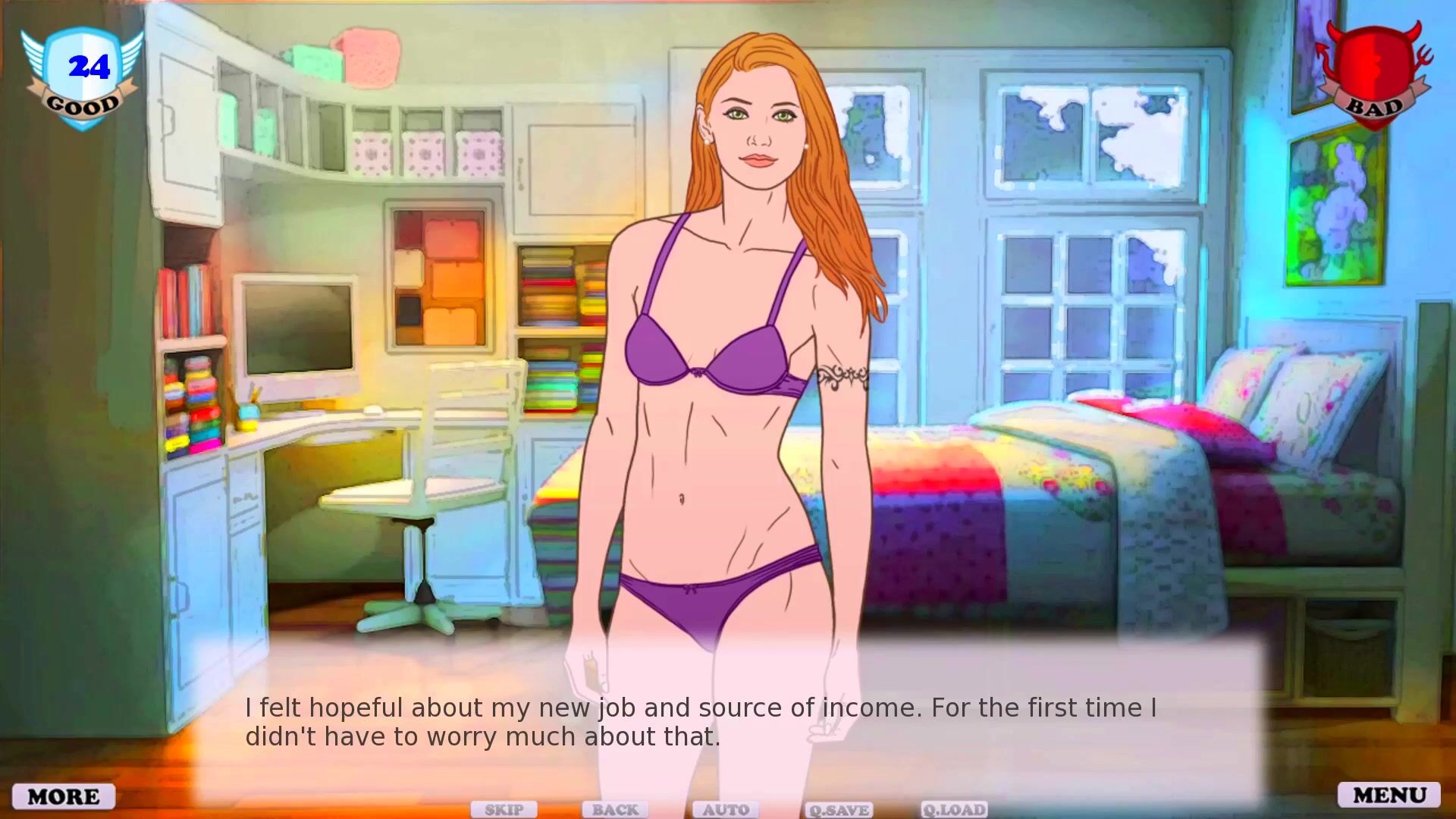Open the game MENU

[1389, 795]
